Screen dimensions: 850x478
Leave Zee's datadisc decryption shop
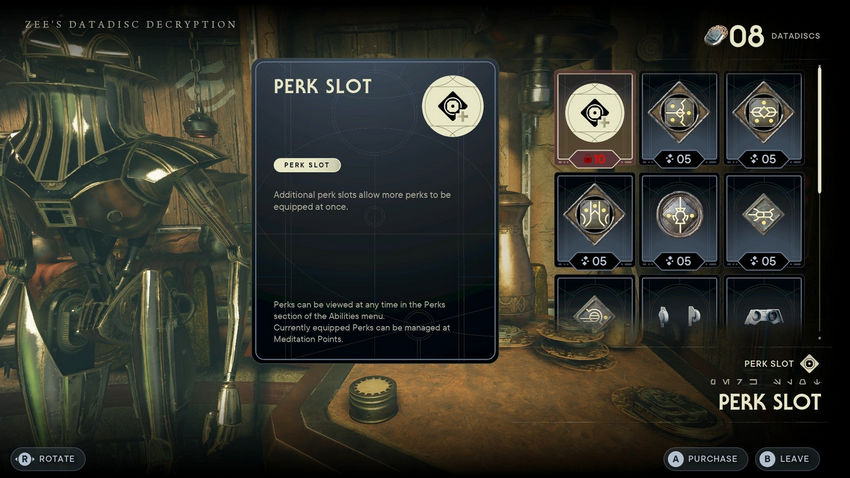click(786, 459)
